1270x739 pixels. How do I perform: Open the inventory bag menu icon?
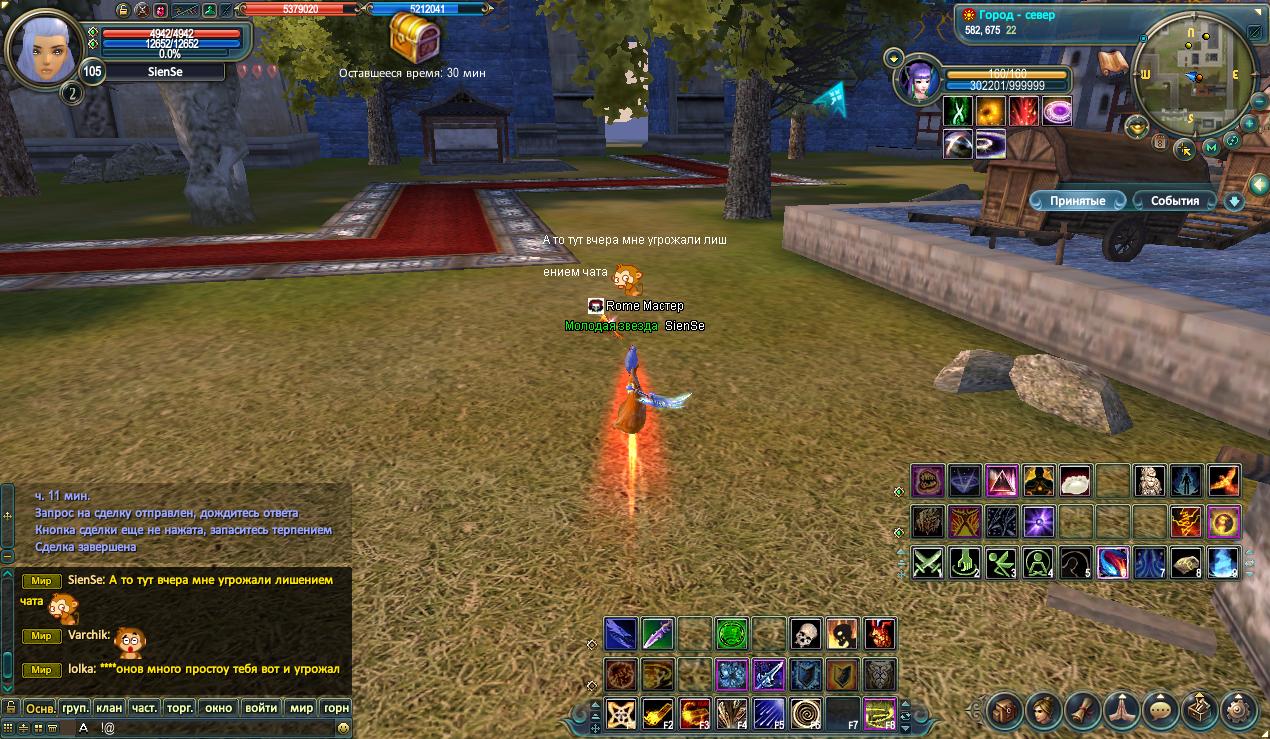coord(1005,711)
